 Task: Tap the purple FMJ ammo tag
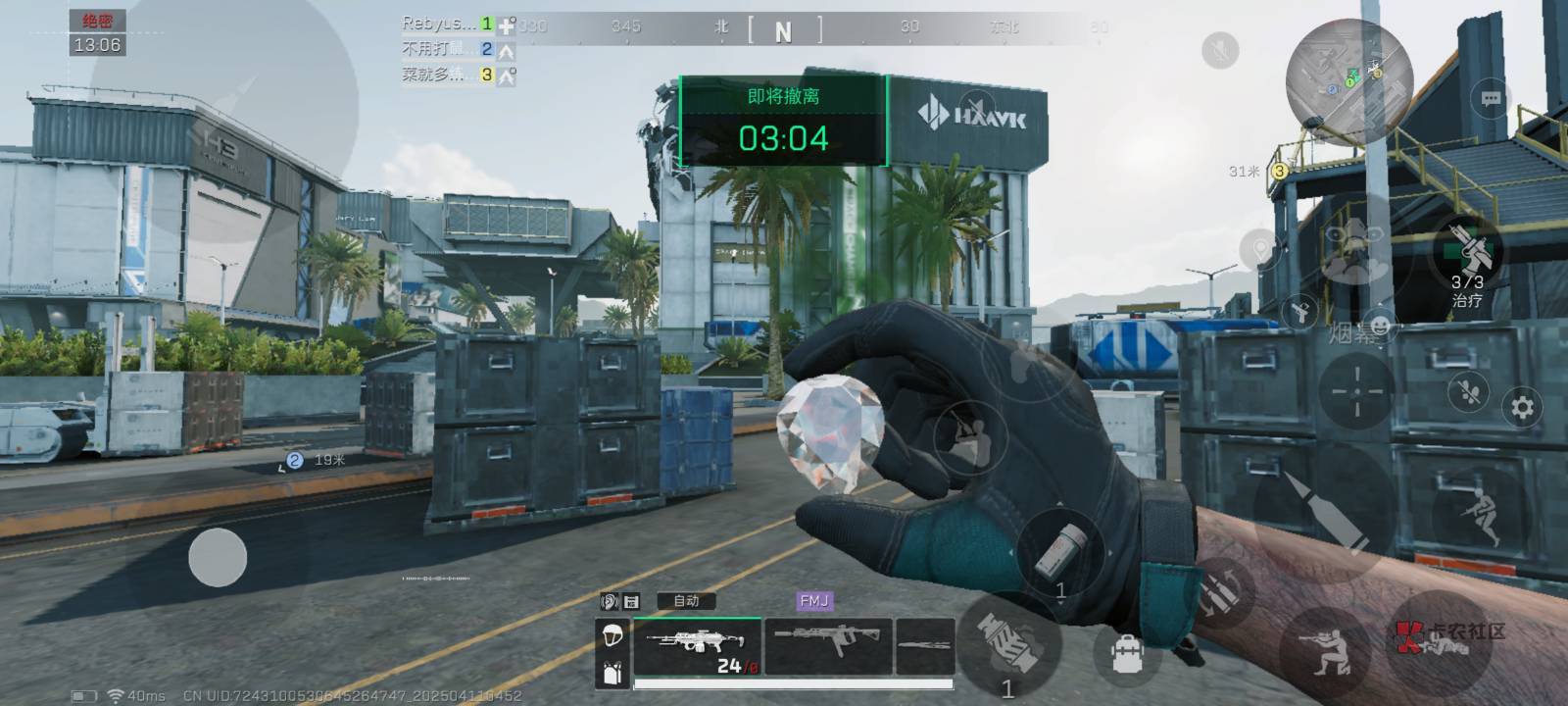pyautogui.click(x=814, y=601)
